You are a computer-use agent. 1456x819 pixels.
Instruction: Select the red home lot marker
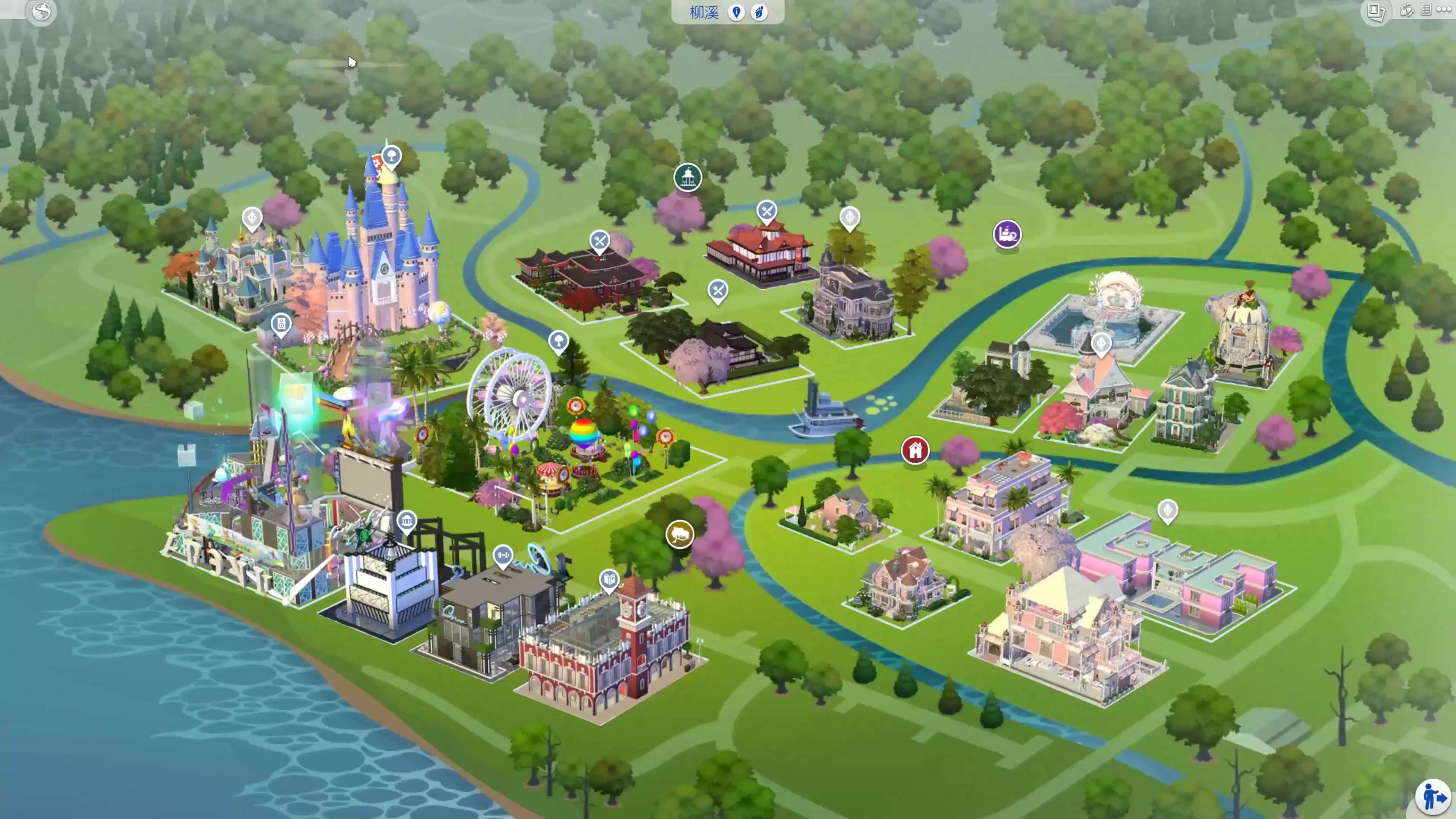pos(915,450)
